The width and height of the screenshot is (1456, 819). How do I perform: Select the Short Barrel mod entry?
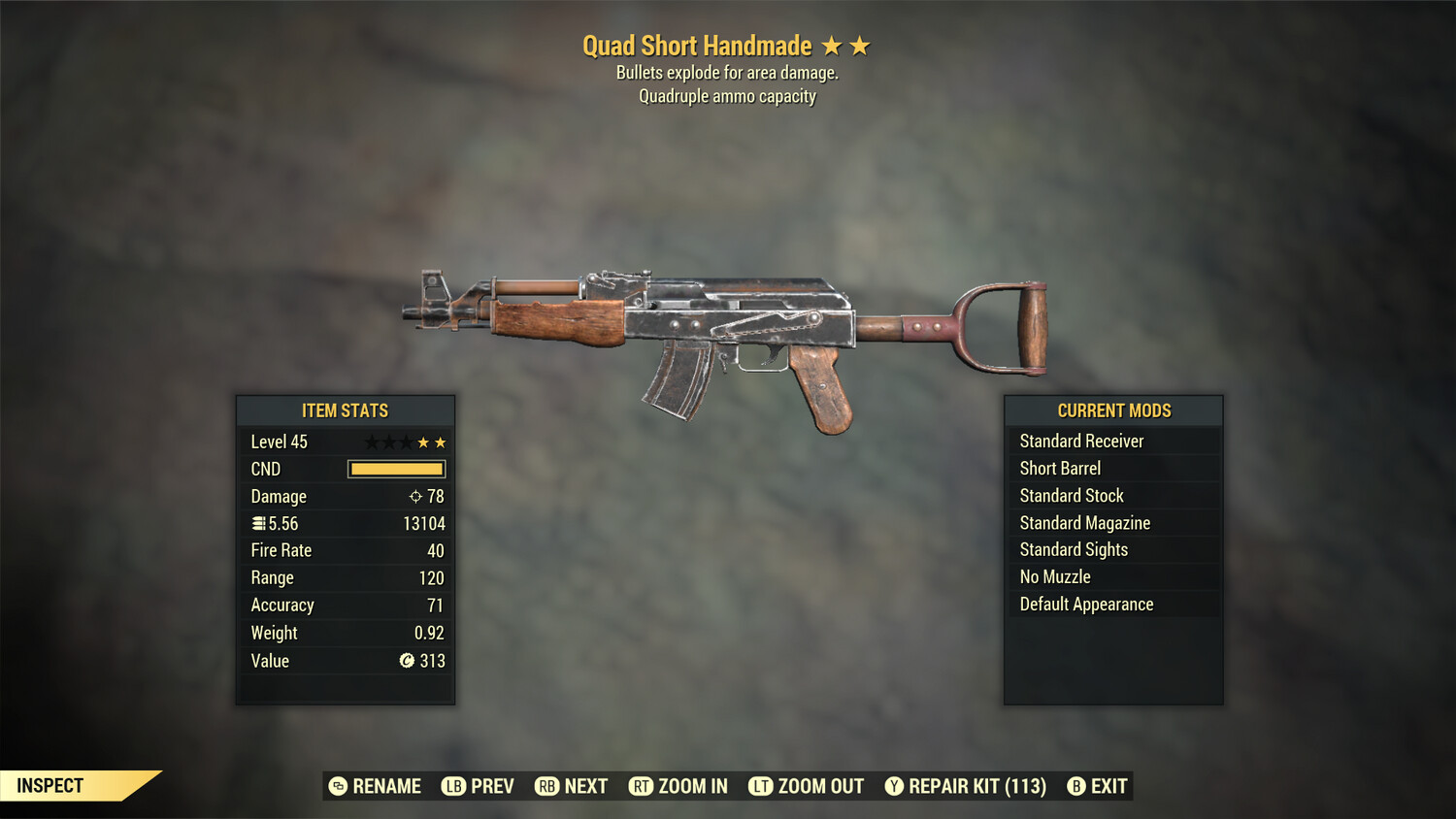coord(1059,468)
